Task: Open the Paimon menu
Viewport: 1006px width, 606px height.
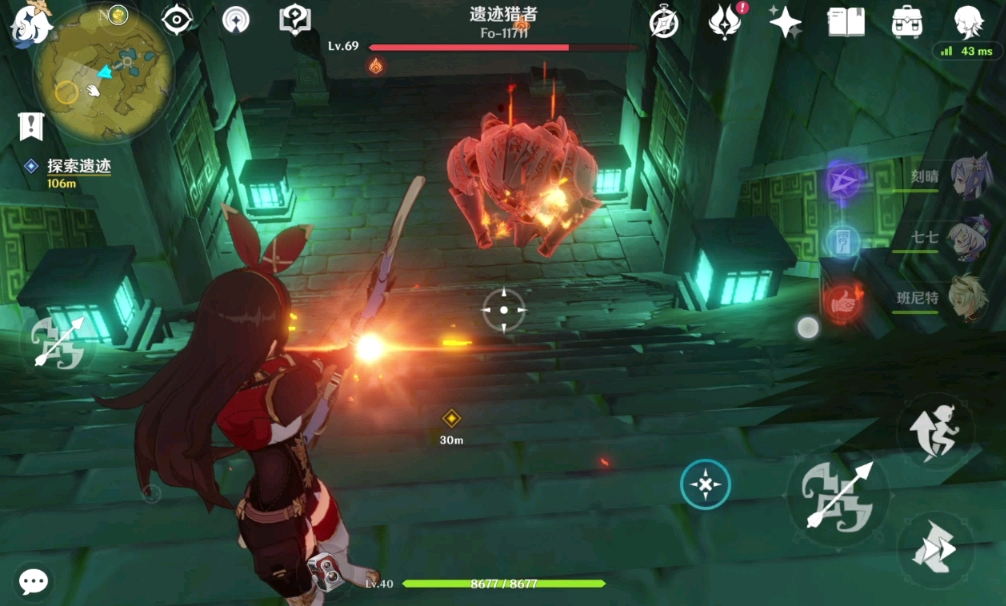Action: tap(31, 24)
